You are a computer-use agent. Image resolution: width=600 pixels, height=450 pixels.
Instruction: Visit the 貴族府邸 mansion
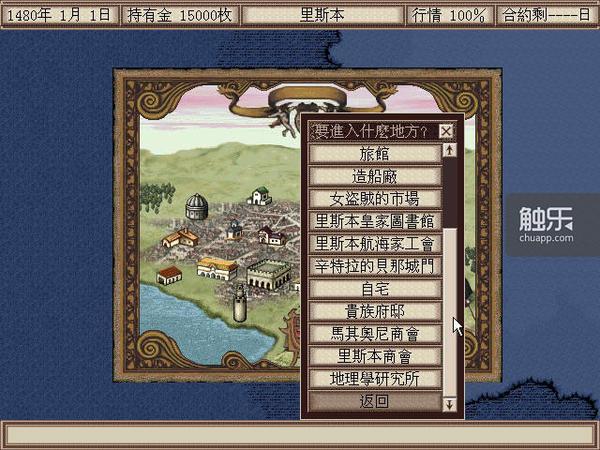tap(374, 311)
